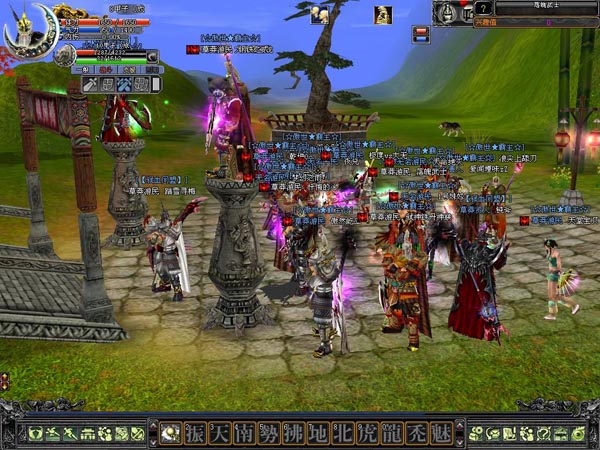Viewport: 600px width, 450px height.
Task: Toggle the small red and blue bar button
Action: coord(421,33)
